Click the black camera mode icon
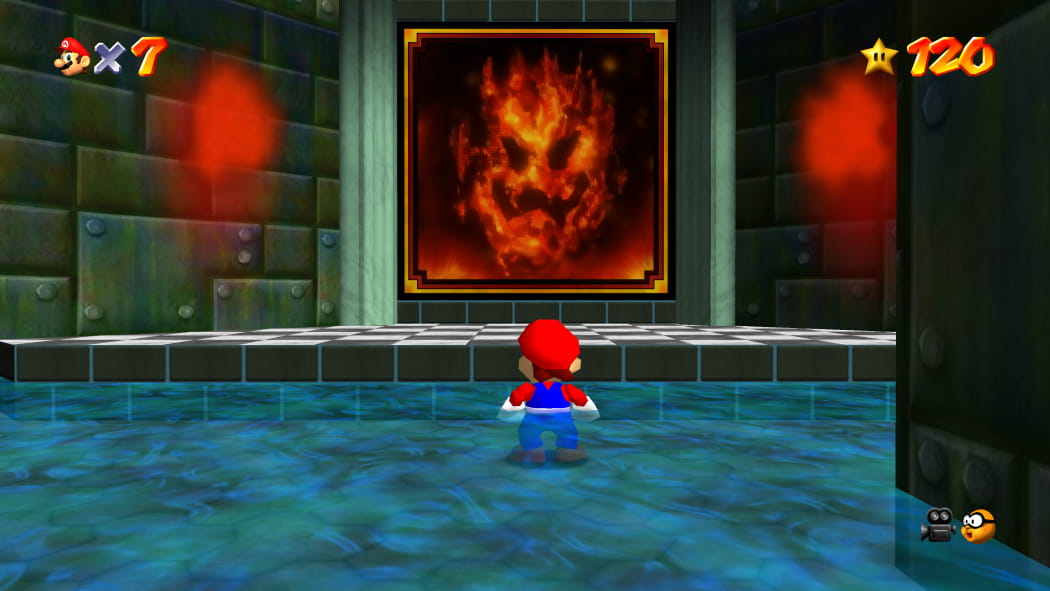 (938, 524)
